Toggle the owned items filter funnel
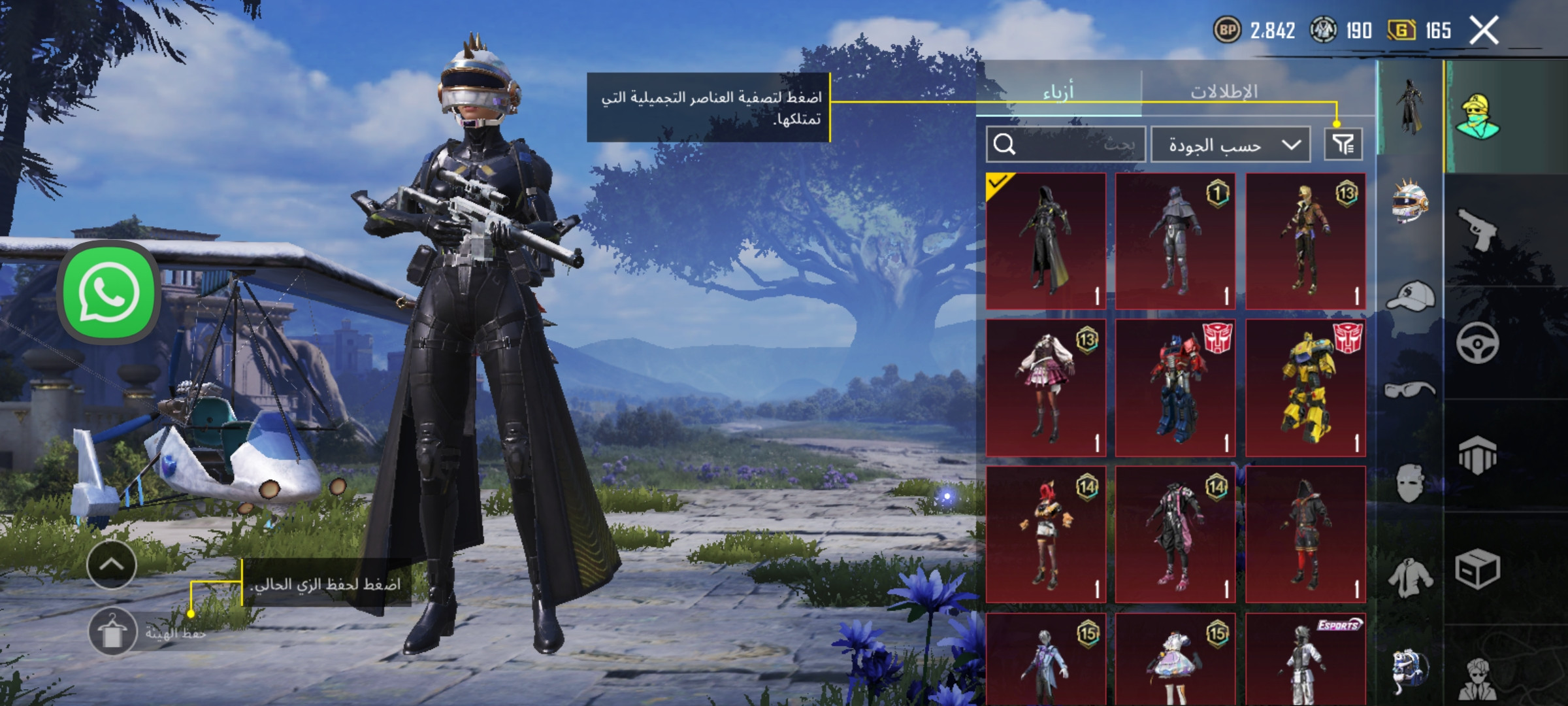Image resolution: width=1568 pixels, height=706 pixels. pos(1343,144)
